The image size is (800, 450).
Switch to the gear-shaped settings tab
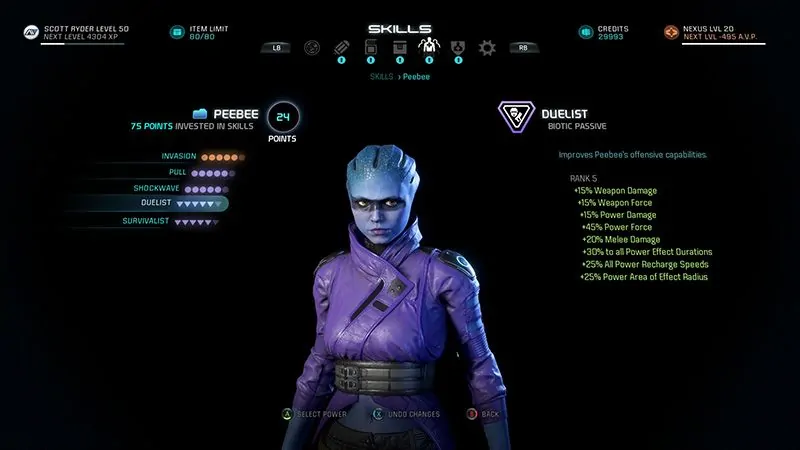point(487,47)
